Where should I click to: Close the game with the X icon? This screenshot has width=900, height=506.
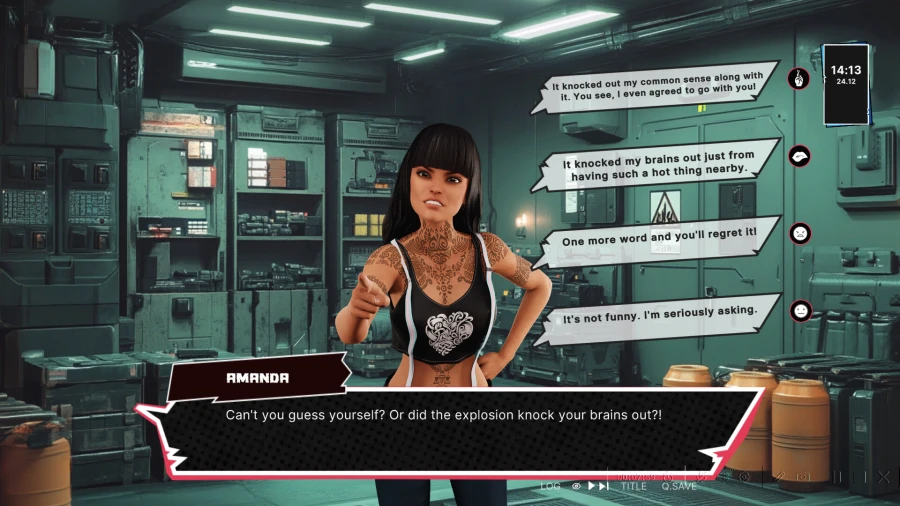tap(883, 477)
